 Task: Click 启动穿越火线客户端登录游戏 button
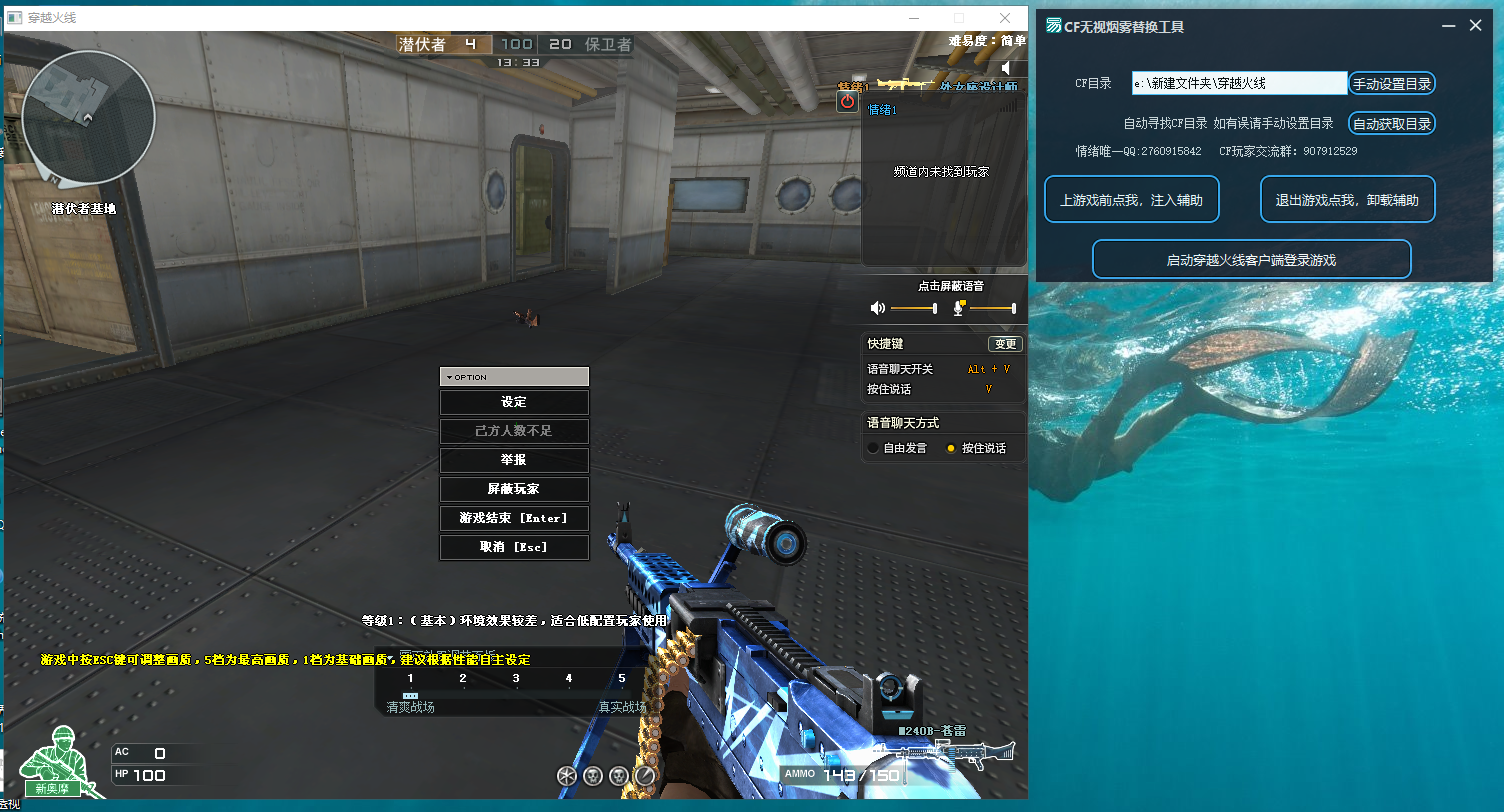(x=1251, y=258)
